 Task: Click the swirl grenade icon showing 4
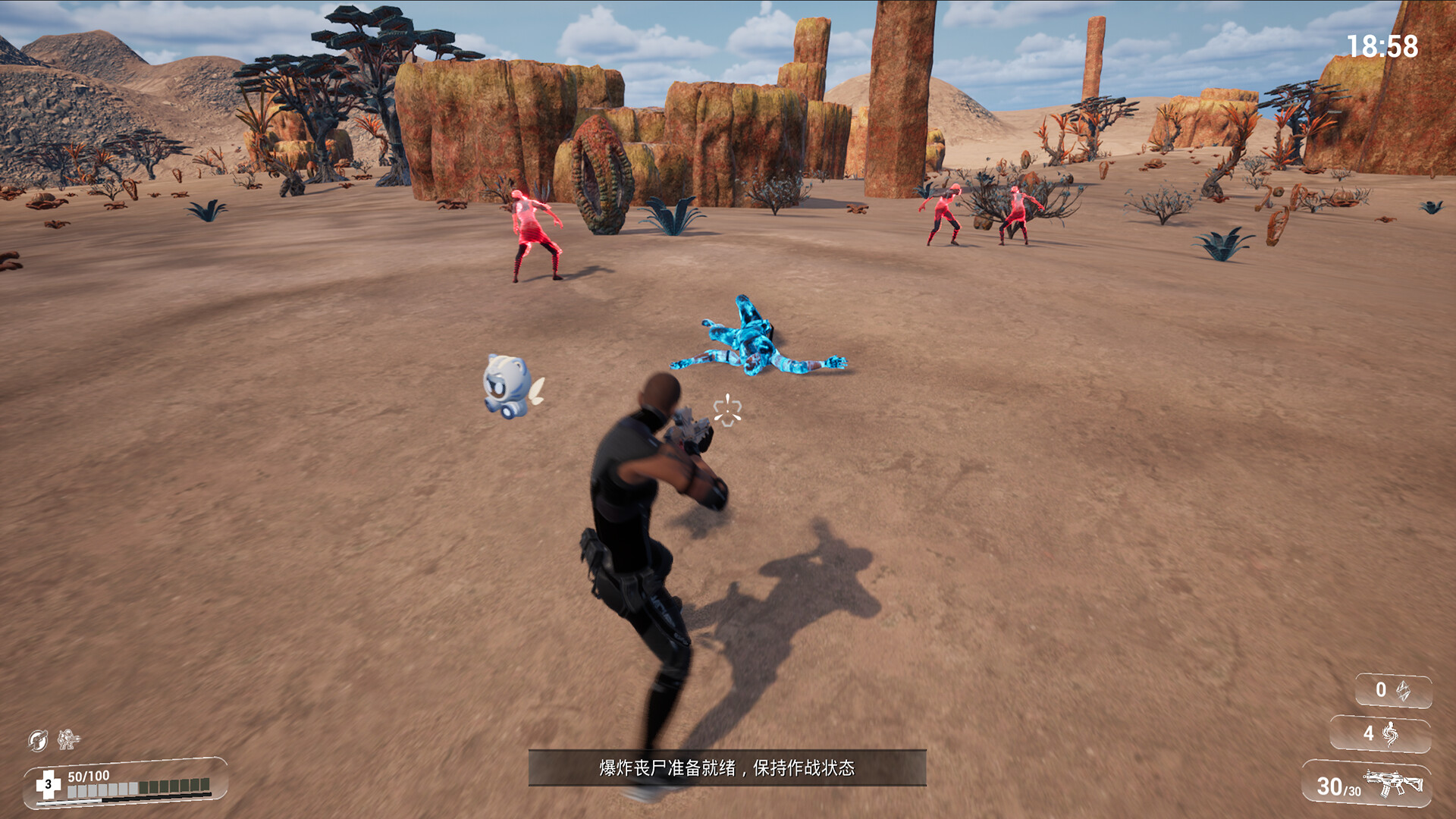click(x=1390, y=733)
